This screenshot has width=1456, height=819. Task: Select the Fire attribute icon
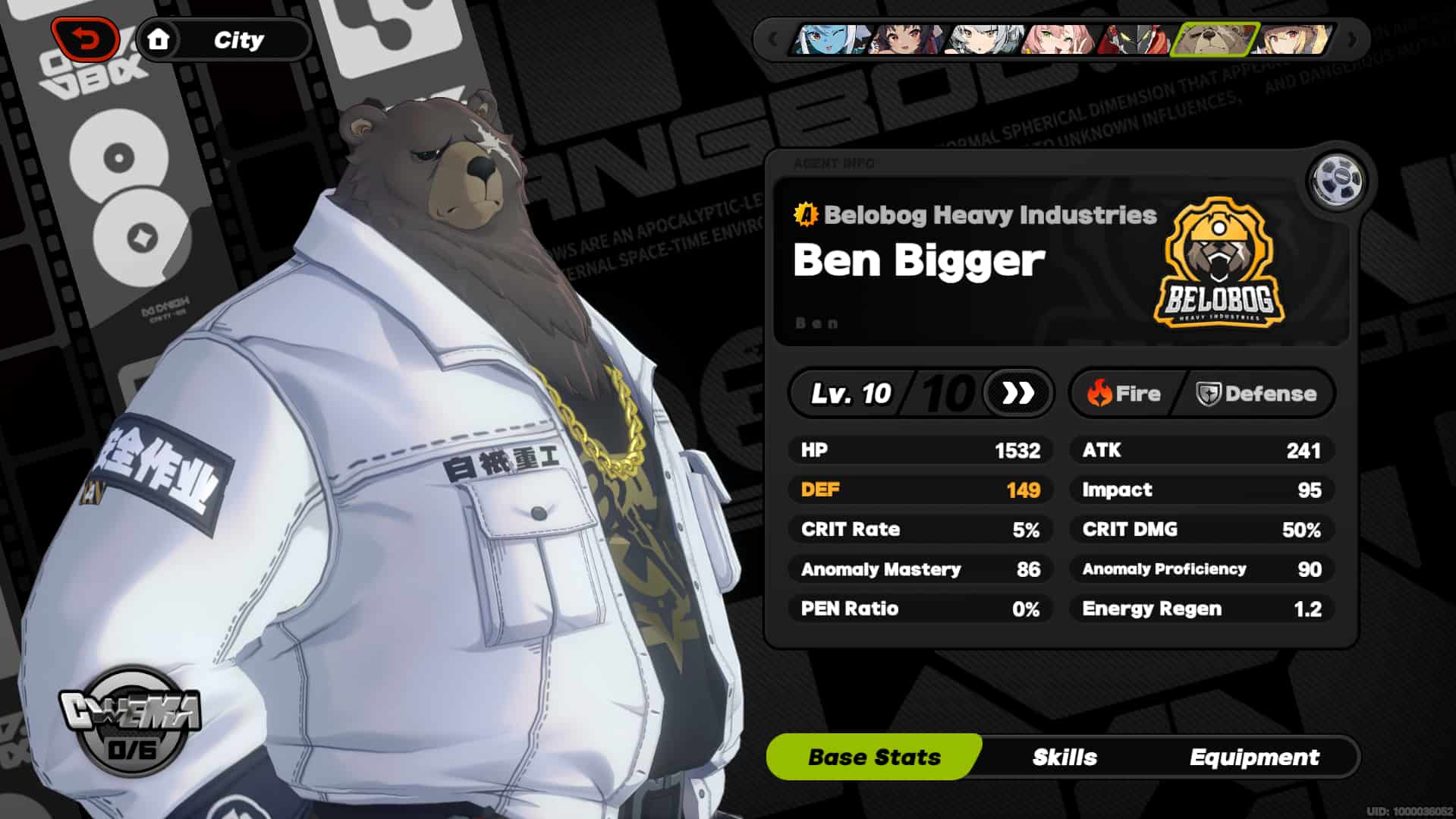pyautogui.click(x=1101, y=393)
